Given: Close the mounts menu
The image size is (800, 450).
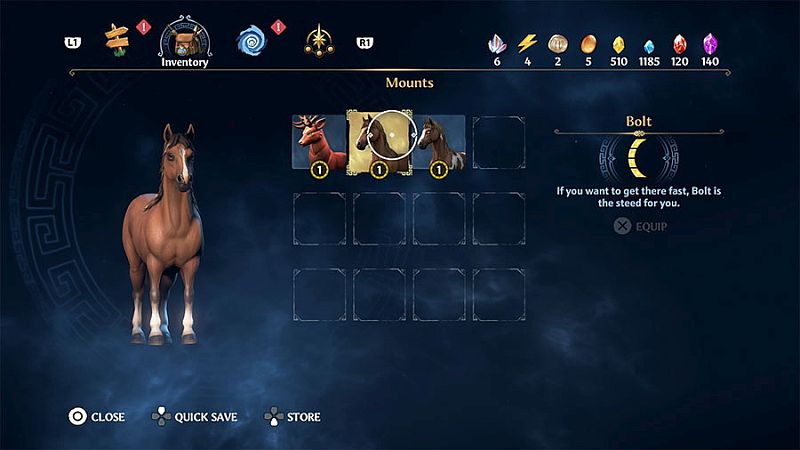Looking at the screenshot, I should (x=96, y=416).
